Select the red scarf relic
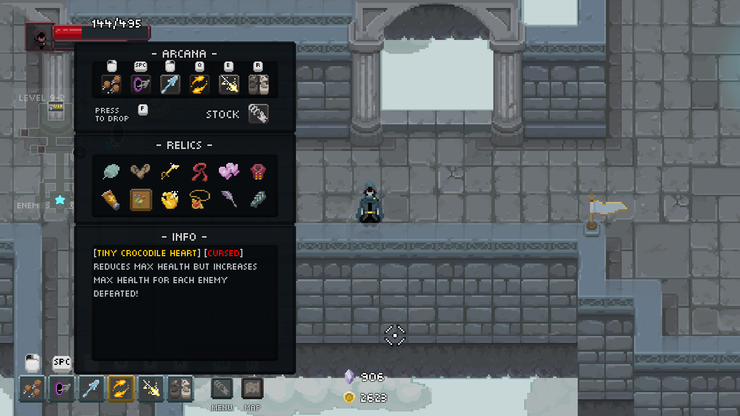Image resolution: width=740 pixels, height=416 pixels. click(x=199, y=172)
